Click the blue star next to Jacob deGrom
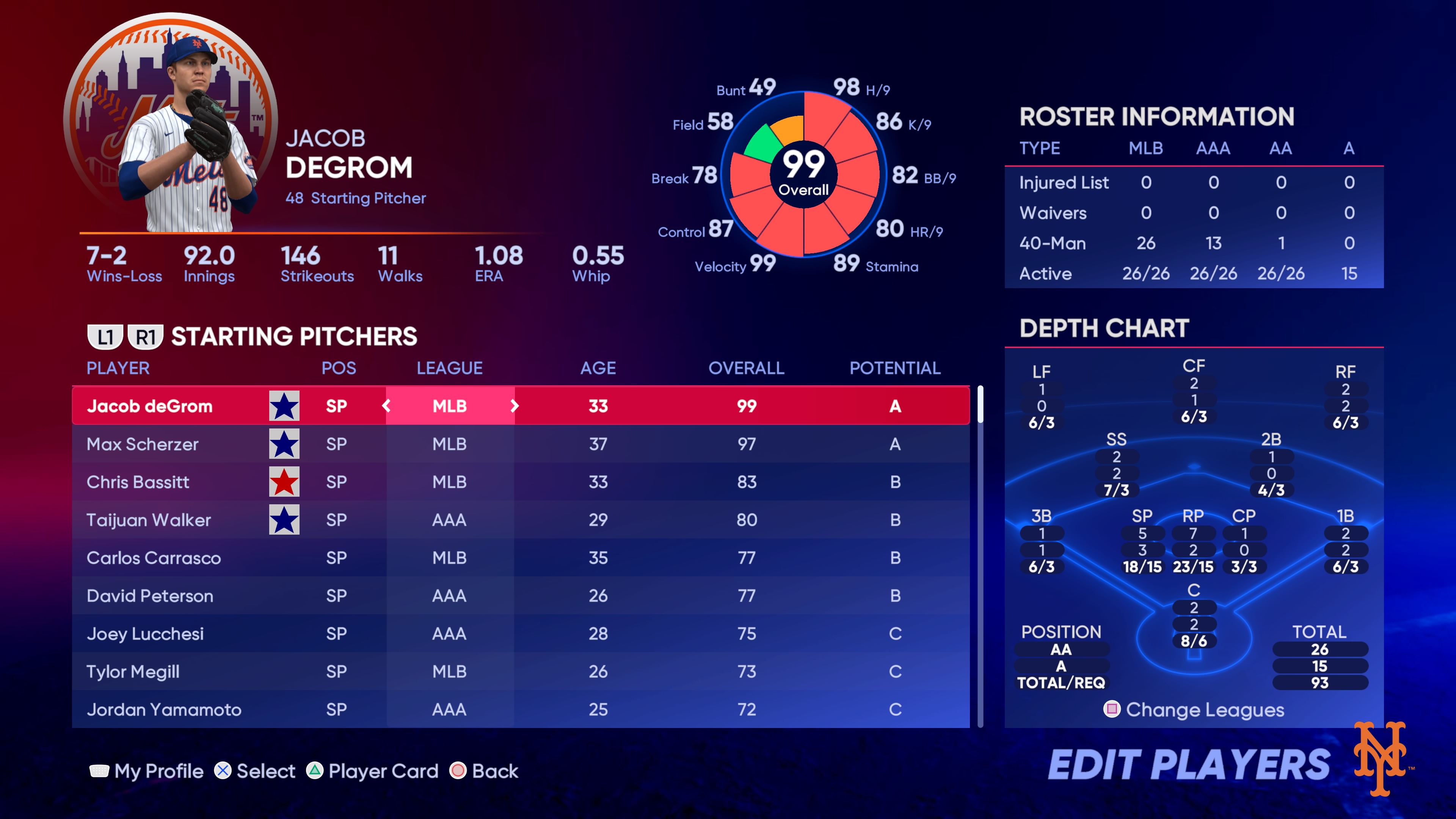The image size is (1456, 819). click(284, 406)
